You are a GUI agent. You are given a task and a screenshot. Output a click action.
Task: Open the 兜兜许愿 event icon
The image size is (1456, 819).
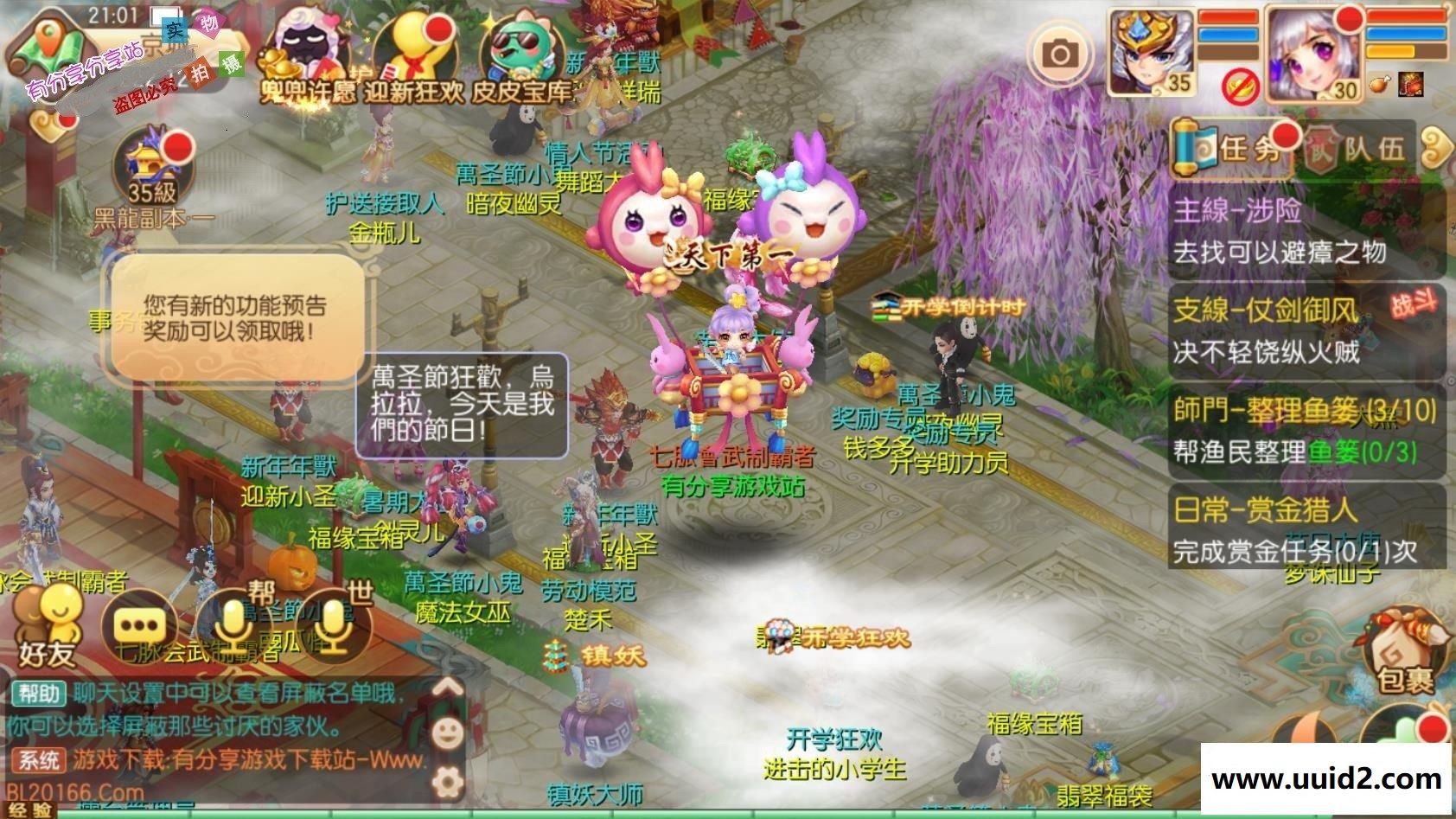[x=304, y=48]
